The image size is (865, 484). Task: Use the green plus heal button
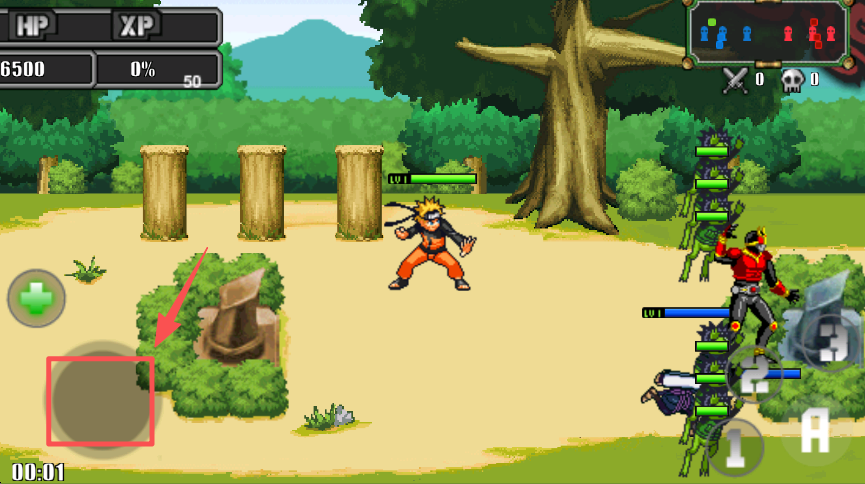37,298
